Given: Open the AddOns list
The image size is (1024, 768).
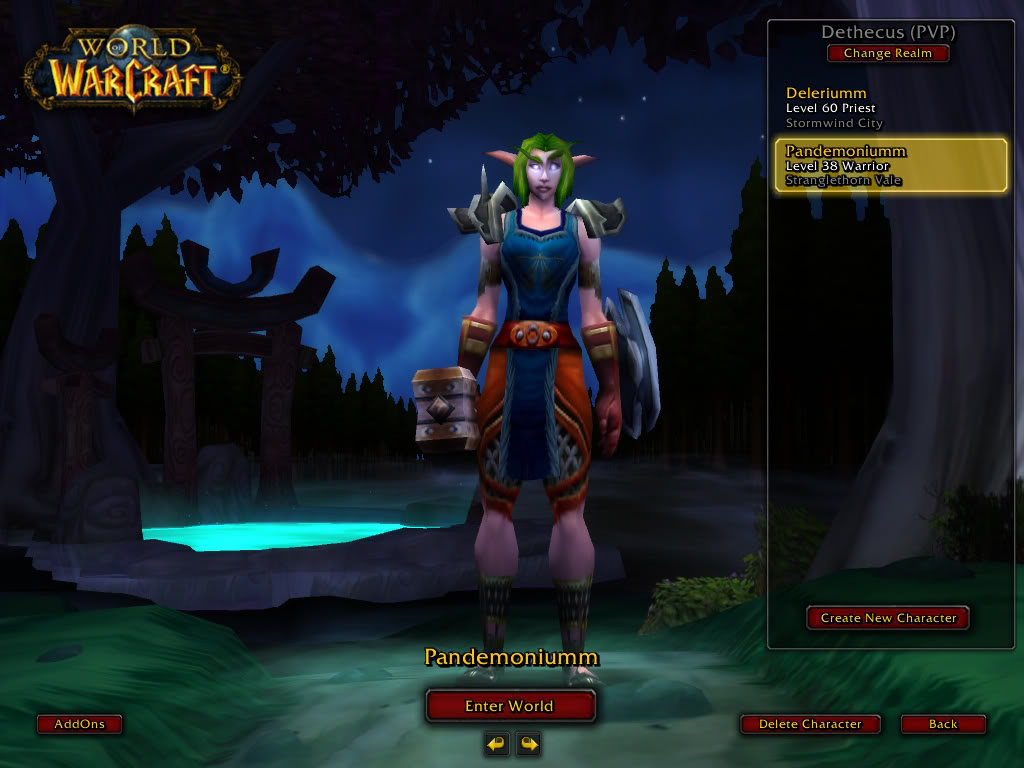Looking at the screenshot, I should point(79,724).
